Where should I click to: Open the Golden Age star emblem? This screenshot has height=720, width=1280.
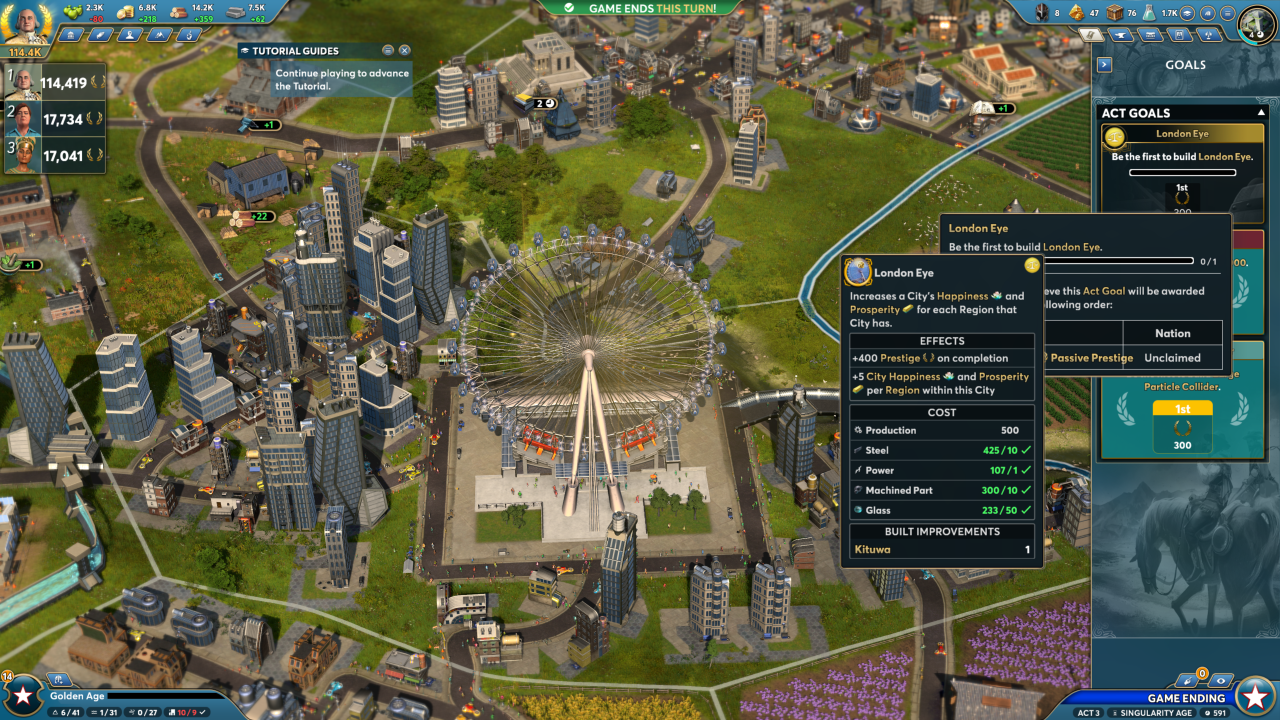click(x=22, y=696)
